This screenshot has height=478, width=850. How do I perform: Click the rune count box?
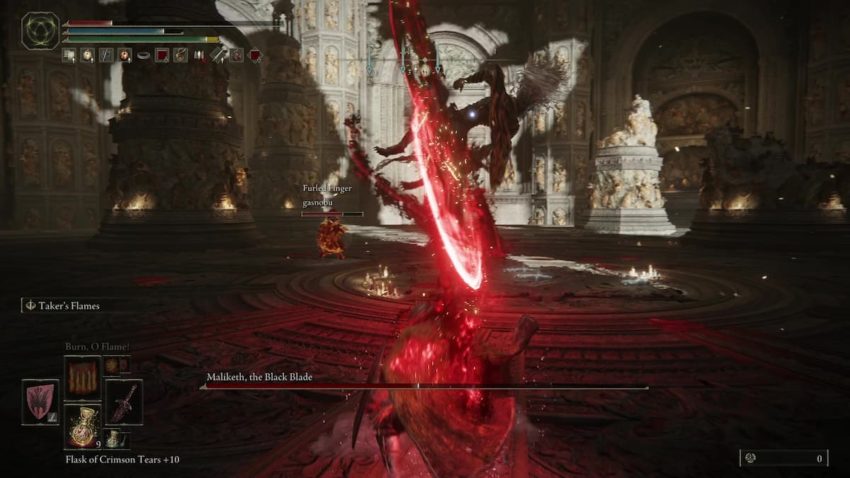[783, 458]
